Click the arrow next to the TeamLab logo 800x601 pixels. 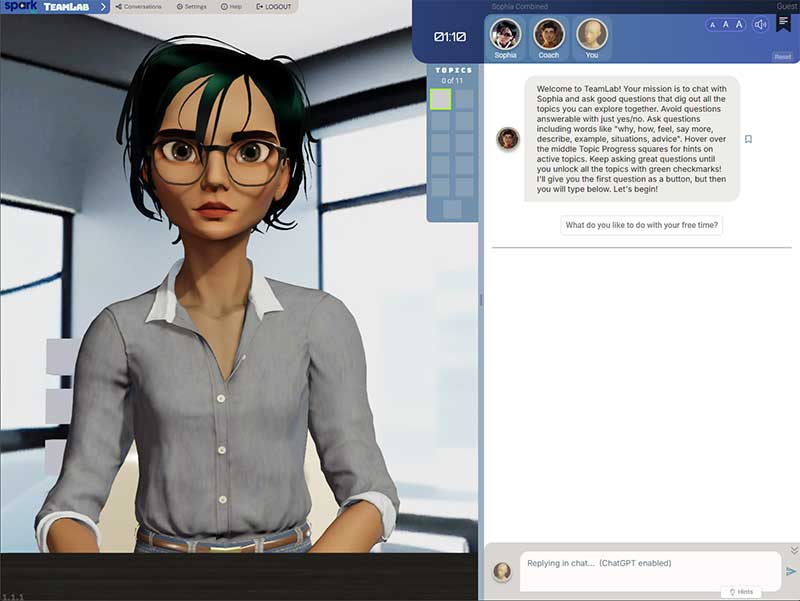[x=103, y=7]
